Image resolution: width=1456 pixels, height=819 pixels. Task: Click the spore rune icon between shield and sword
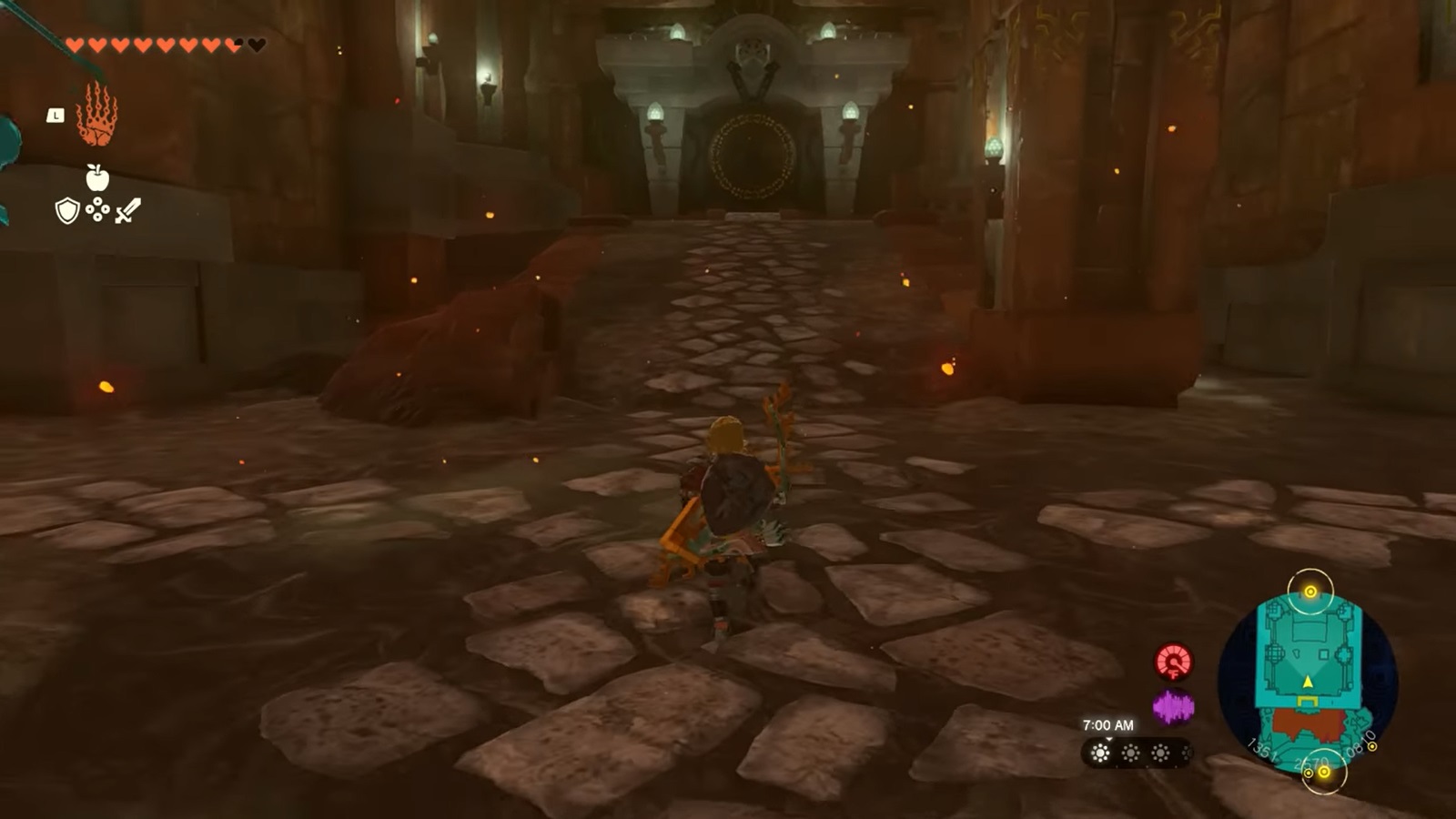point(97,210)
